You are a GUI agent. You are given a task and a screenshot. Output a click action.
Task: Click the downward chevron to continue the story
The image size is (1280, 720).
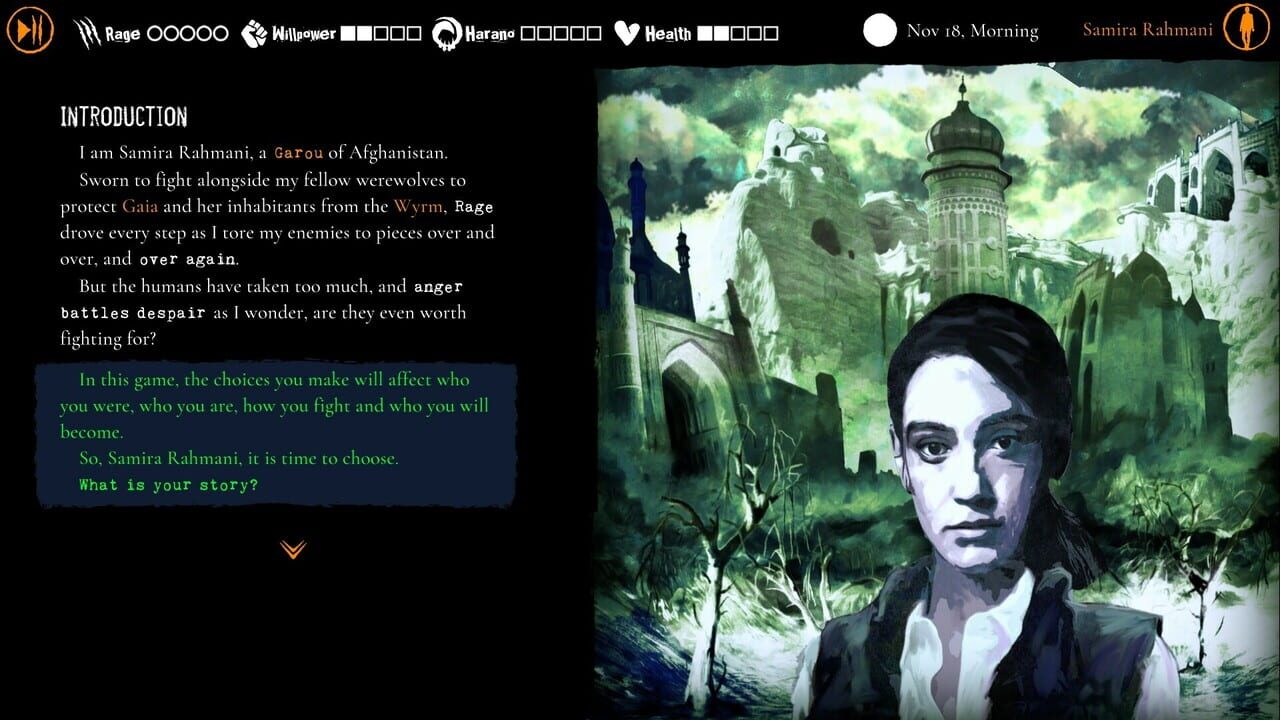tap(291, 548)
